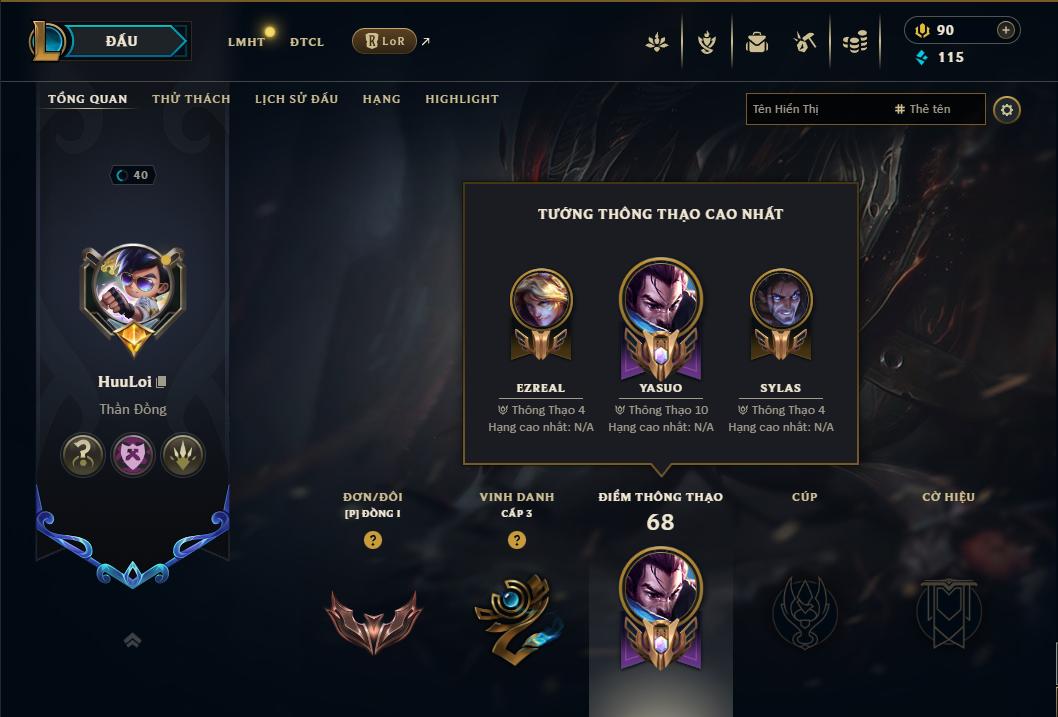Open the VINH DANH honor emblem
Image resolution: width=1058 pixels, height=717 pixels.
[517, 615]
